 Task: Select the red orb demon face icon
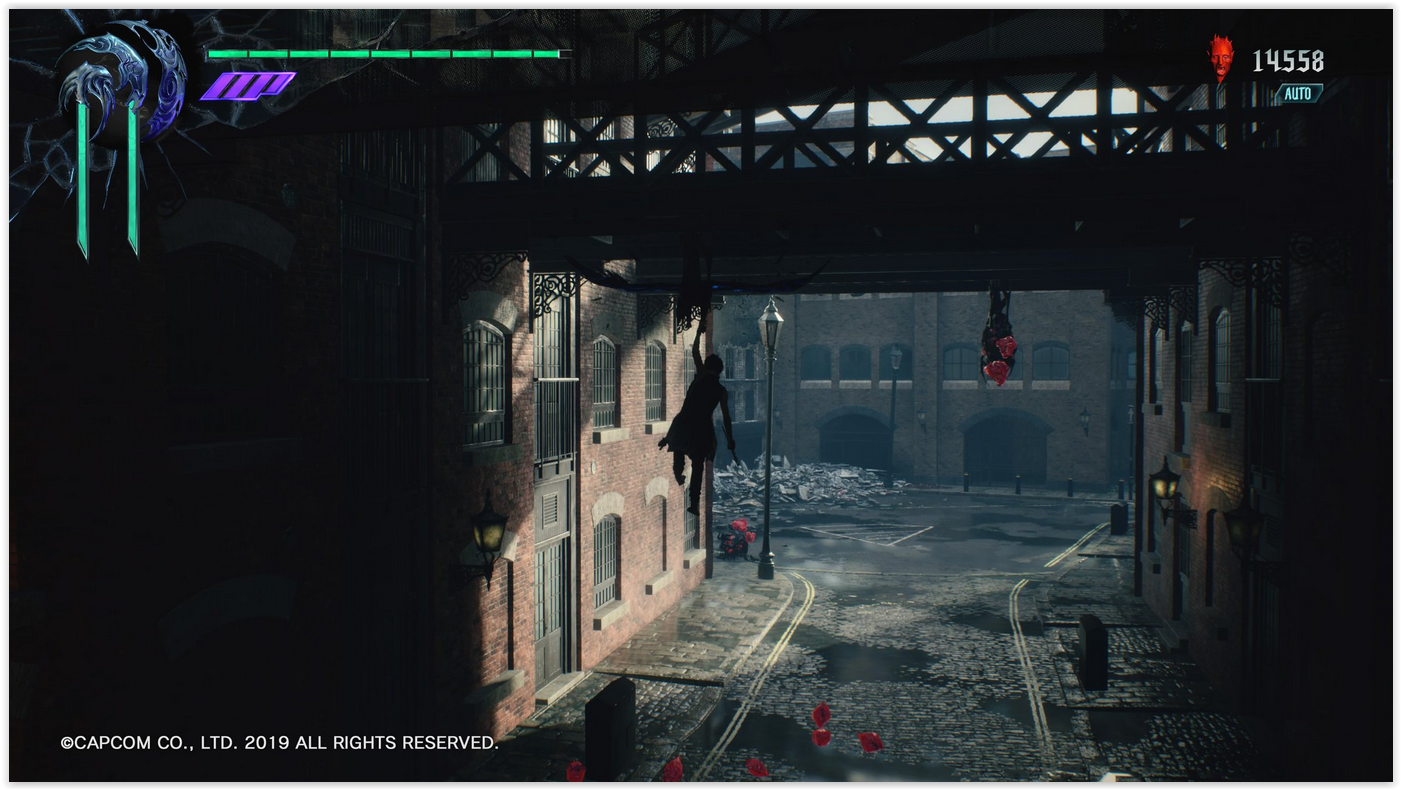pos(1220,58)
